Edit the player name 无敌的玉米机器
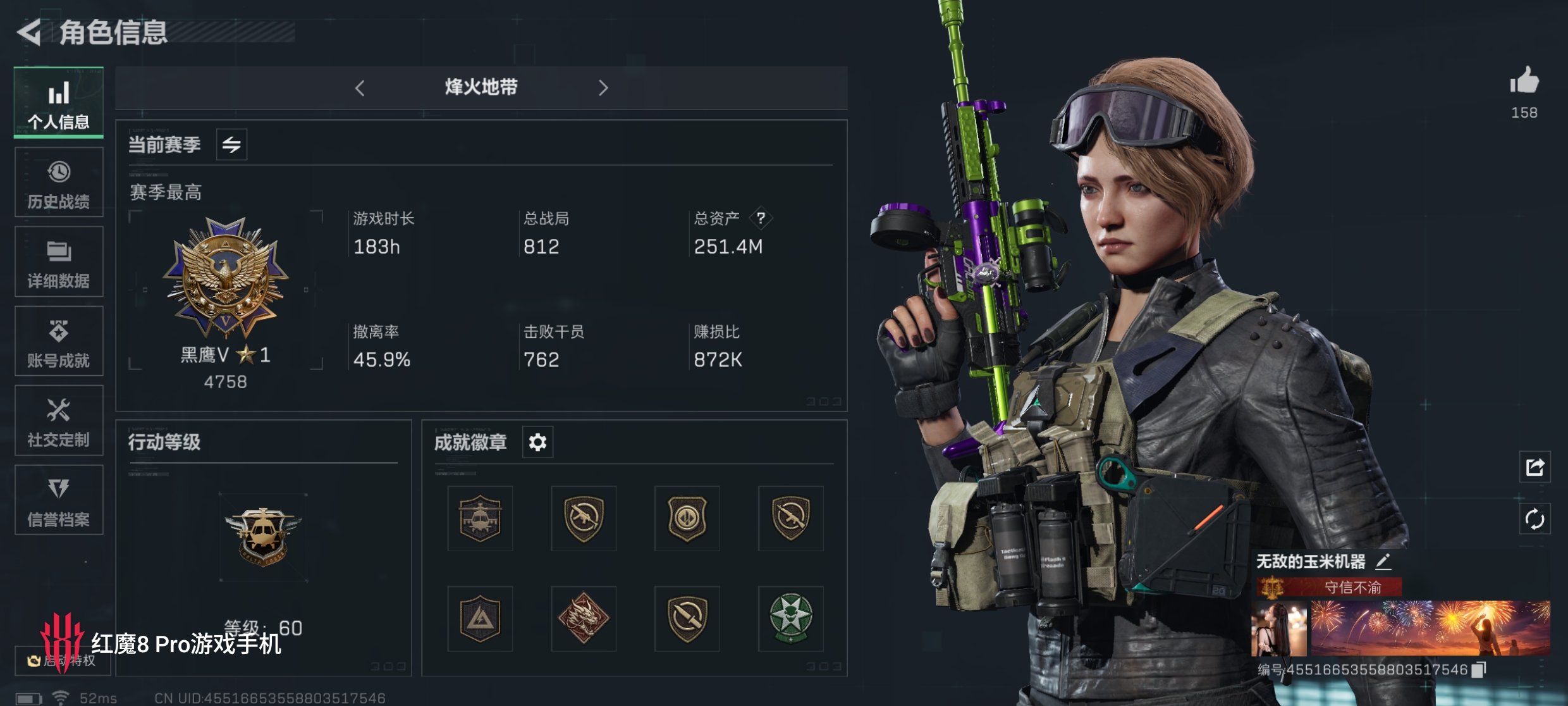The height and width of the screenshot is (706, 1568). [x=1383, y=561]
